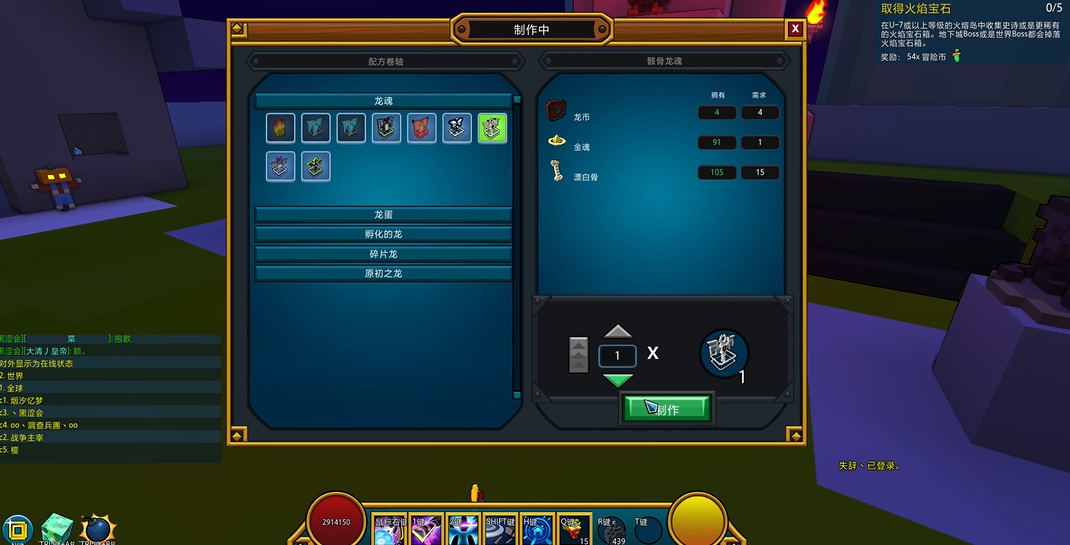
Task: Increase craft quantity with the grey up arrow
Action: [x=618, y=332]
